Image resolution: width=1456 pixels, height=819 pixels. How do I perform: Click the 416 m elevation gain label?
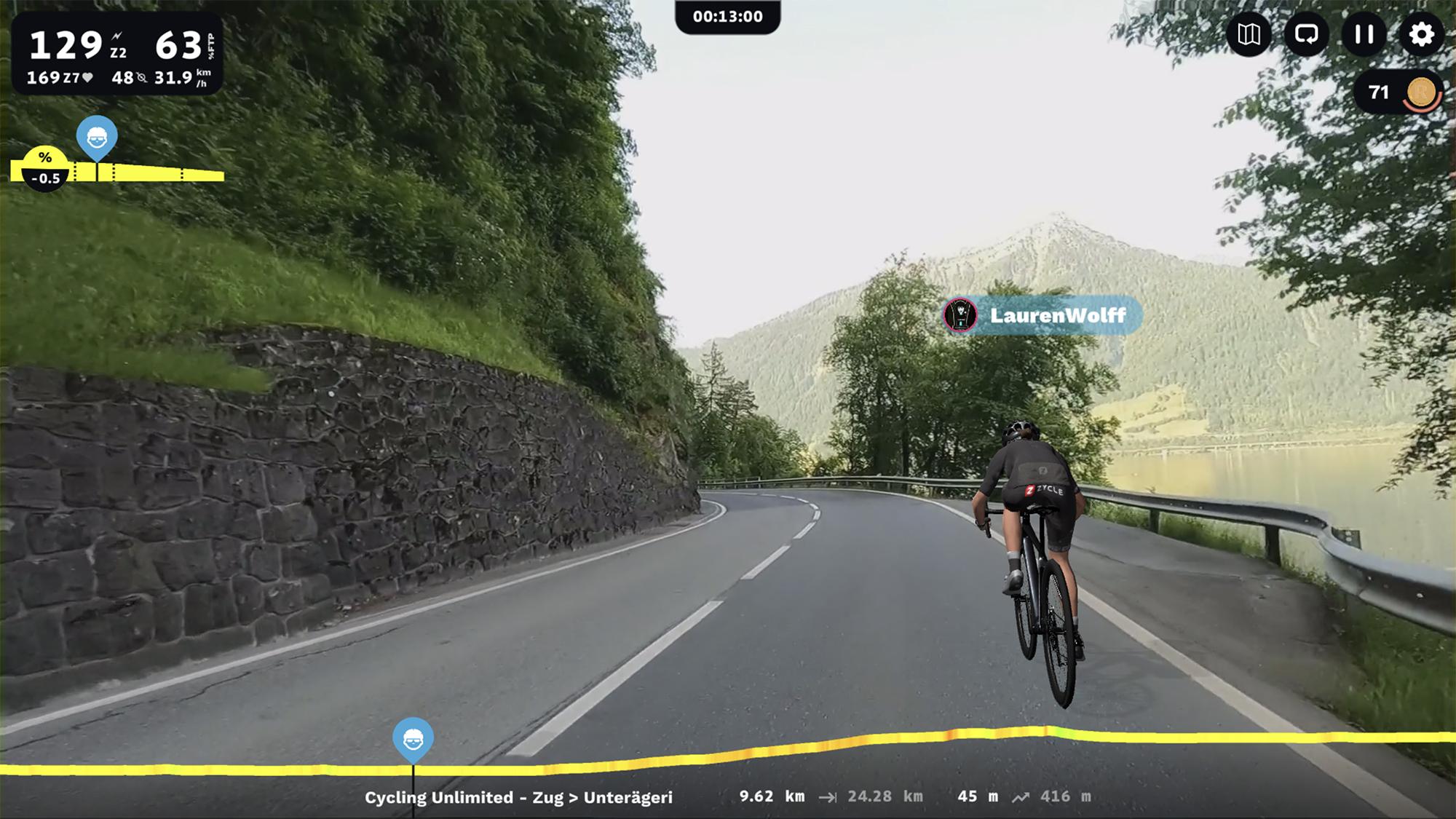click(1067, 796)
